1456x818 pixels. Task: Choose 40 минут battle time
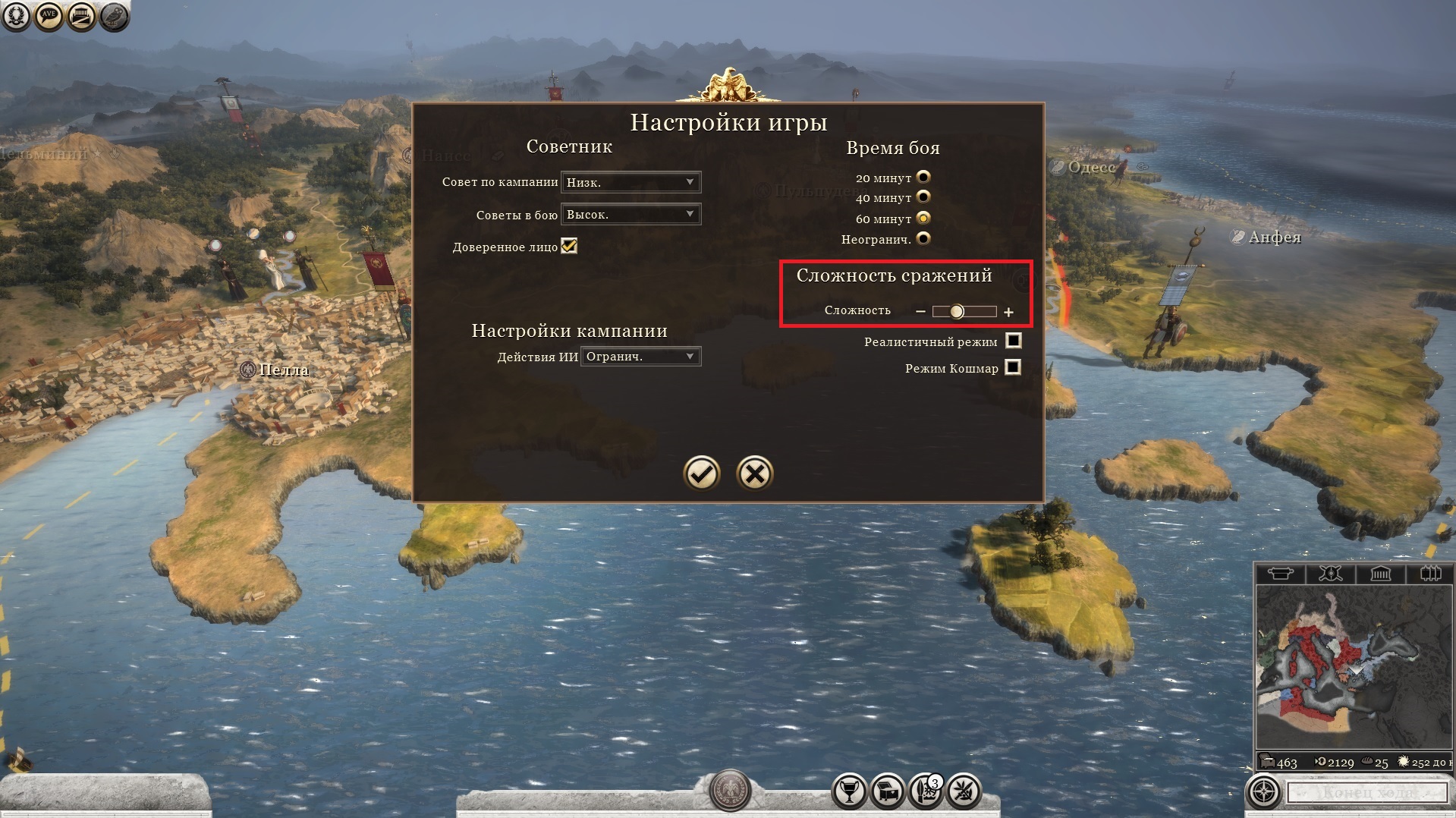pos(923,197)
